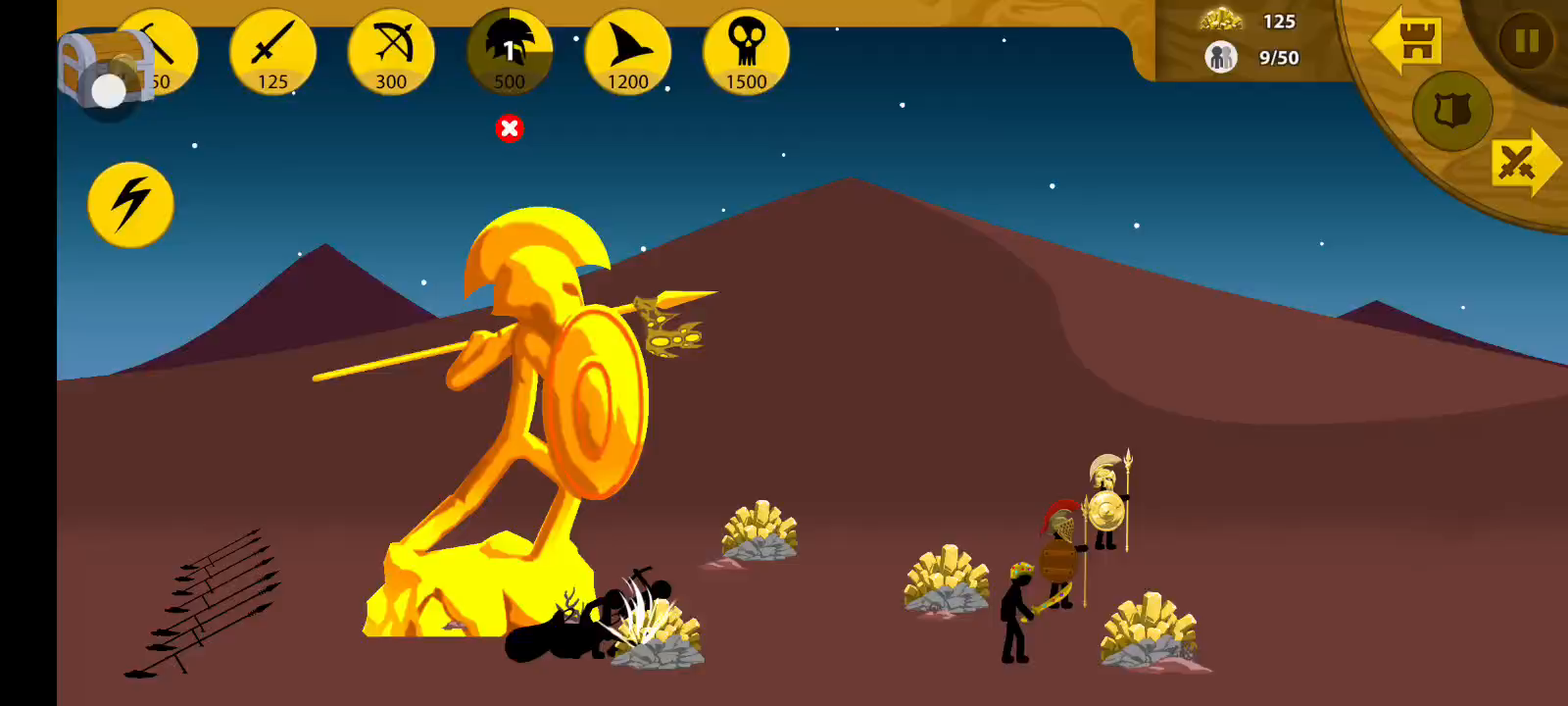Pause the game
The height and width of the screenshot is (706, 1568).
tap(1526, 41)
